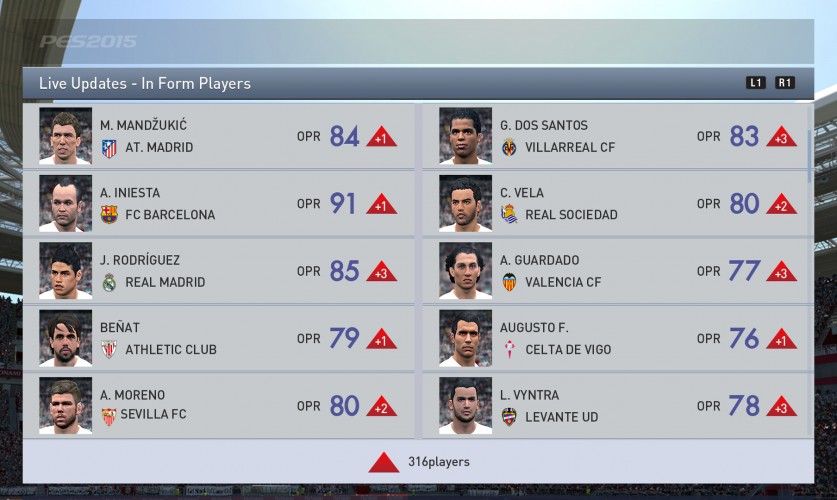Click the player list scrollbar

coord(811,146)
